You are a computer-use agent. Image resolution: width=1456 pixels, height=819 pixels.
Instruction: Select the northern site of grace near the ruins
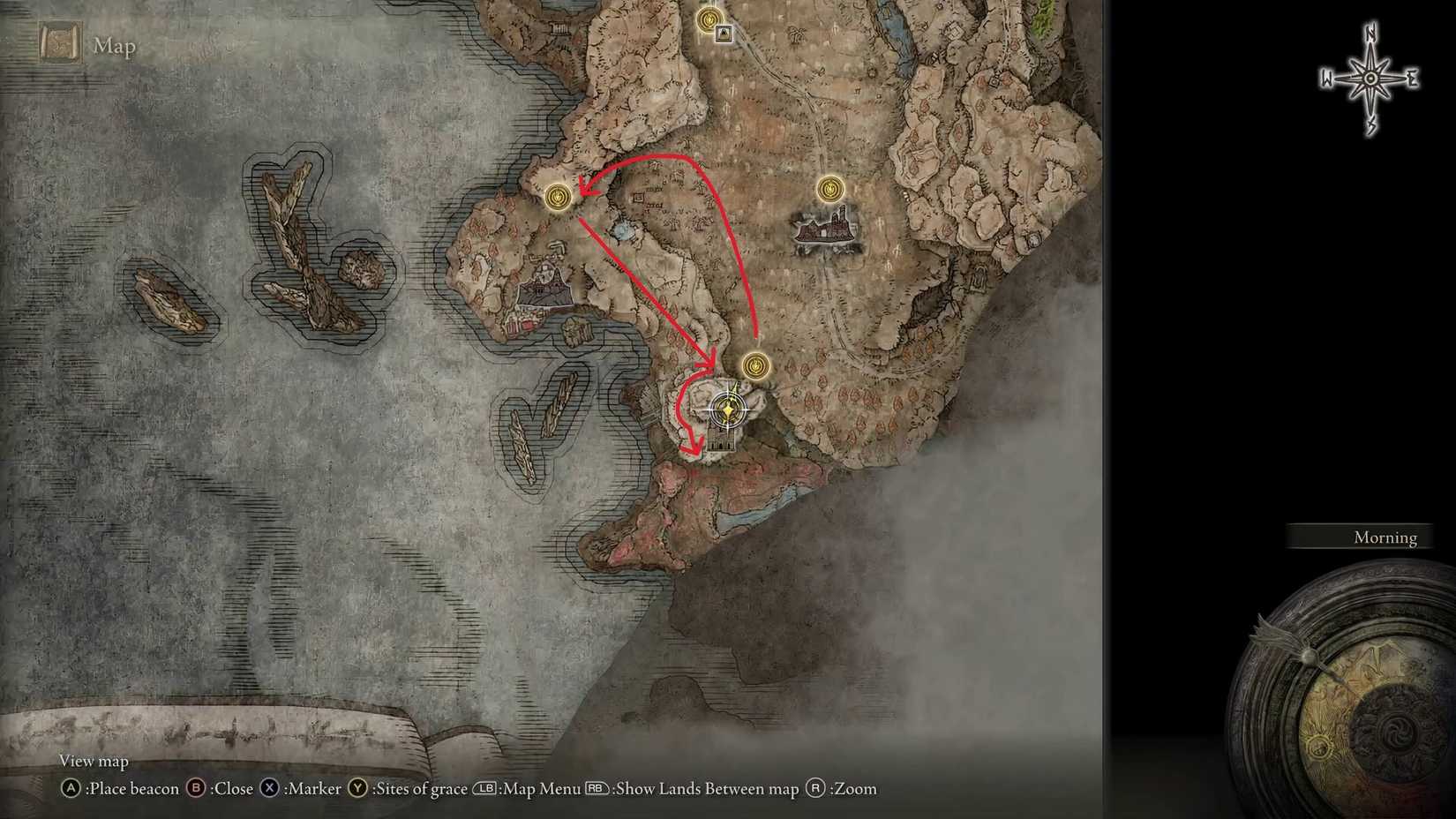[829, 189]
